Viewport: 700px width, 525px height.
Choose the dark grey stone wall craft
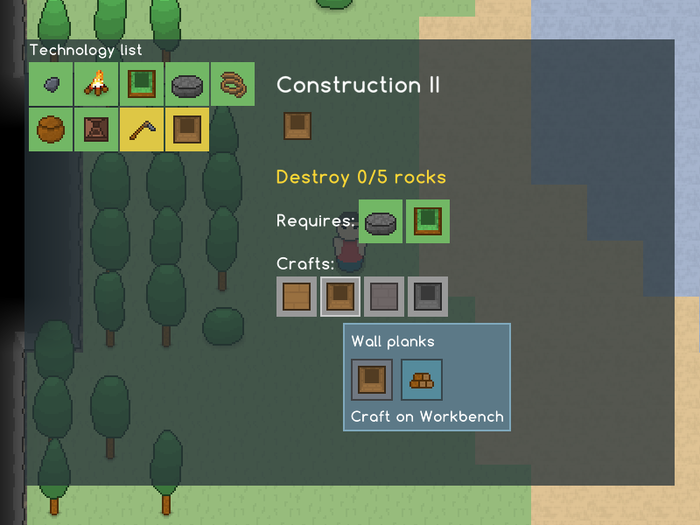click(x=428, y=297)
